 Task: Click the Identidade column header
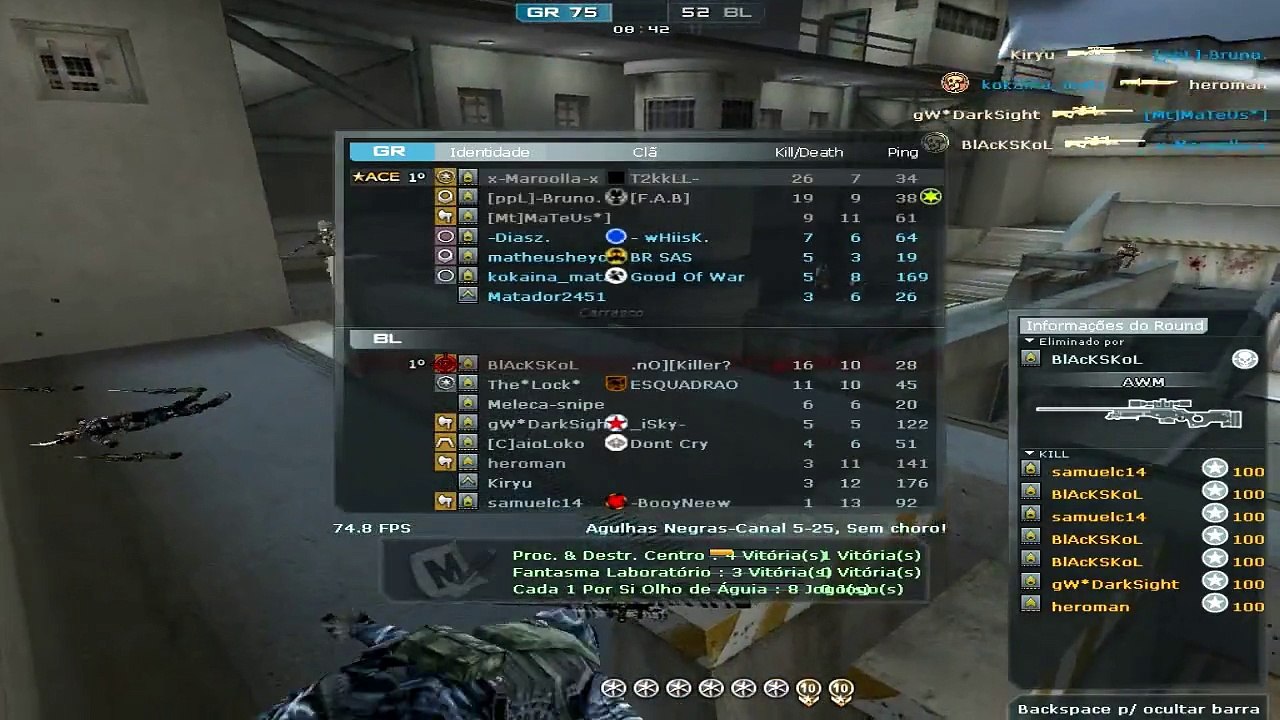tap(489, 152)
